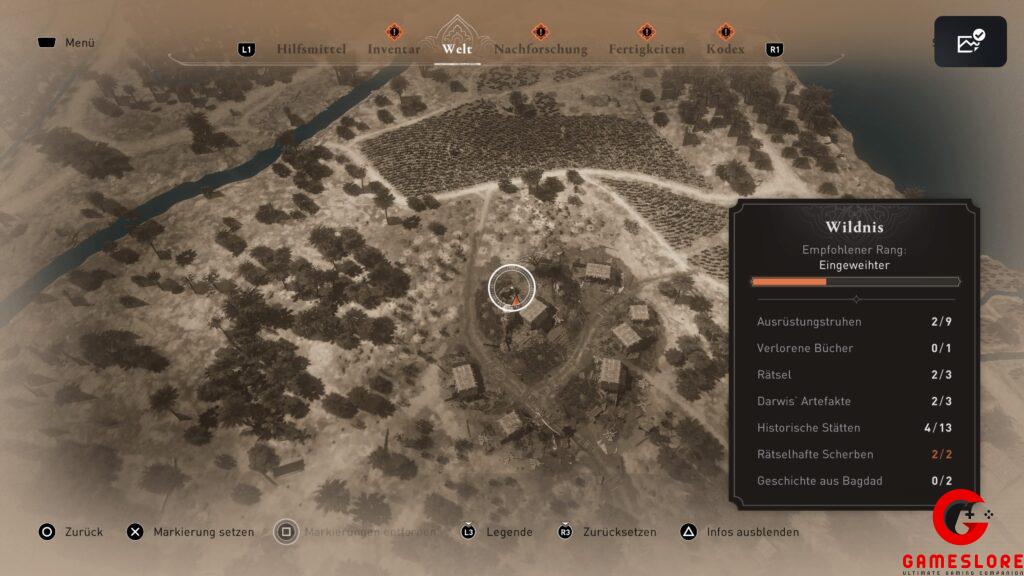Image resolution: width=1024 pixels, height=576 pixels.
Task: Open the Inventar tab
Action: click(393, 49)
